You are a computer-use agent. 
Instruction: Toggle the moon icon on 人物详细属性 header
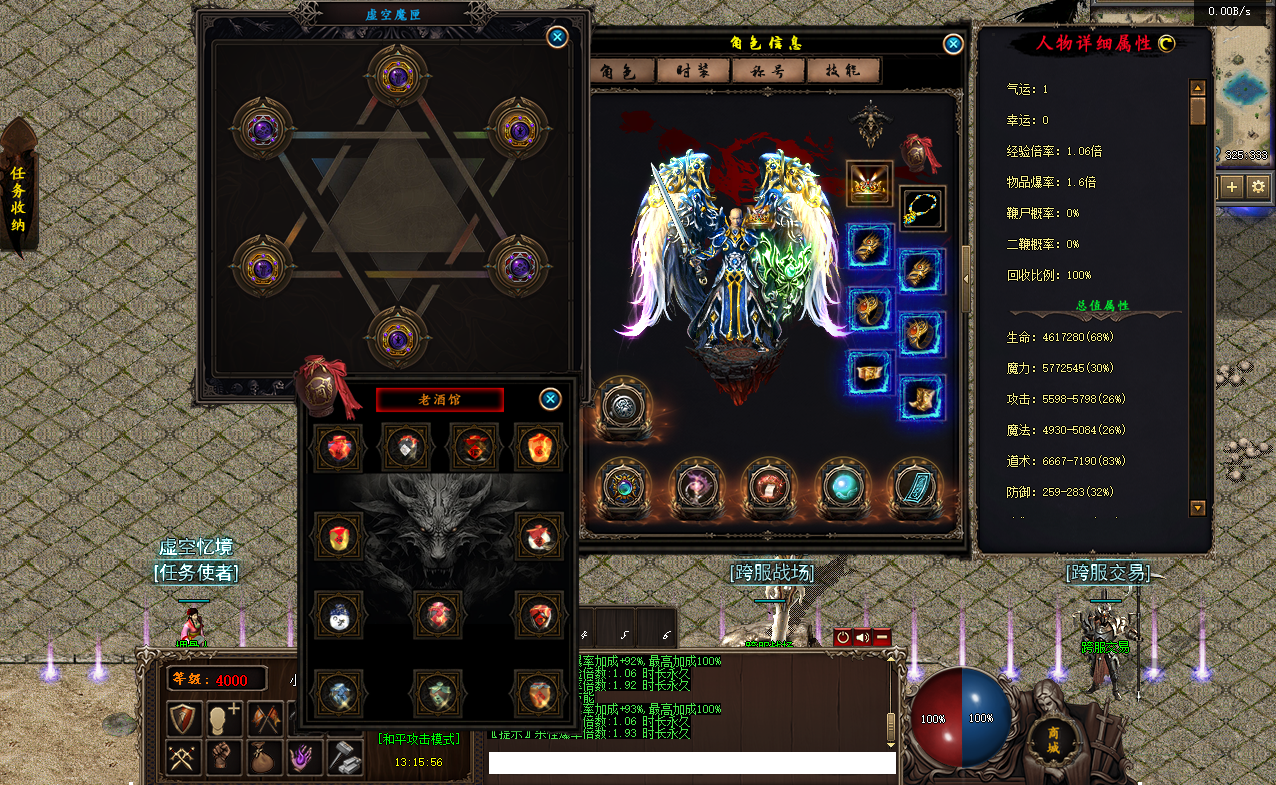1166,43
